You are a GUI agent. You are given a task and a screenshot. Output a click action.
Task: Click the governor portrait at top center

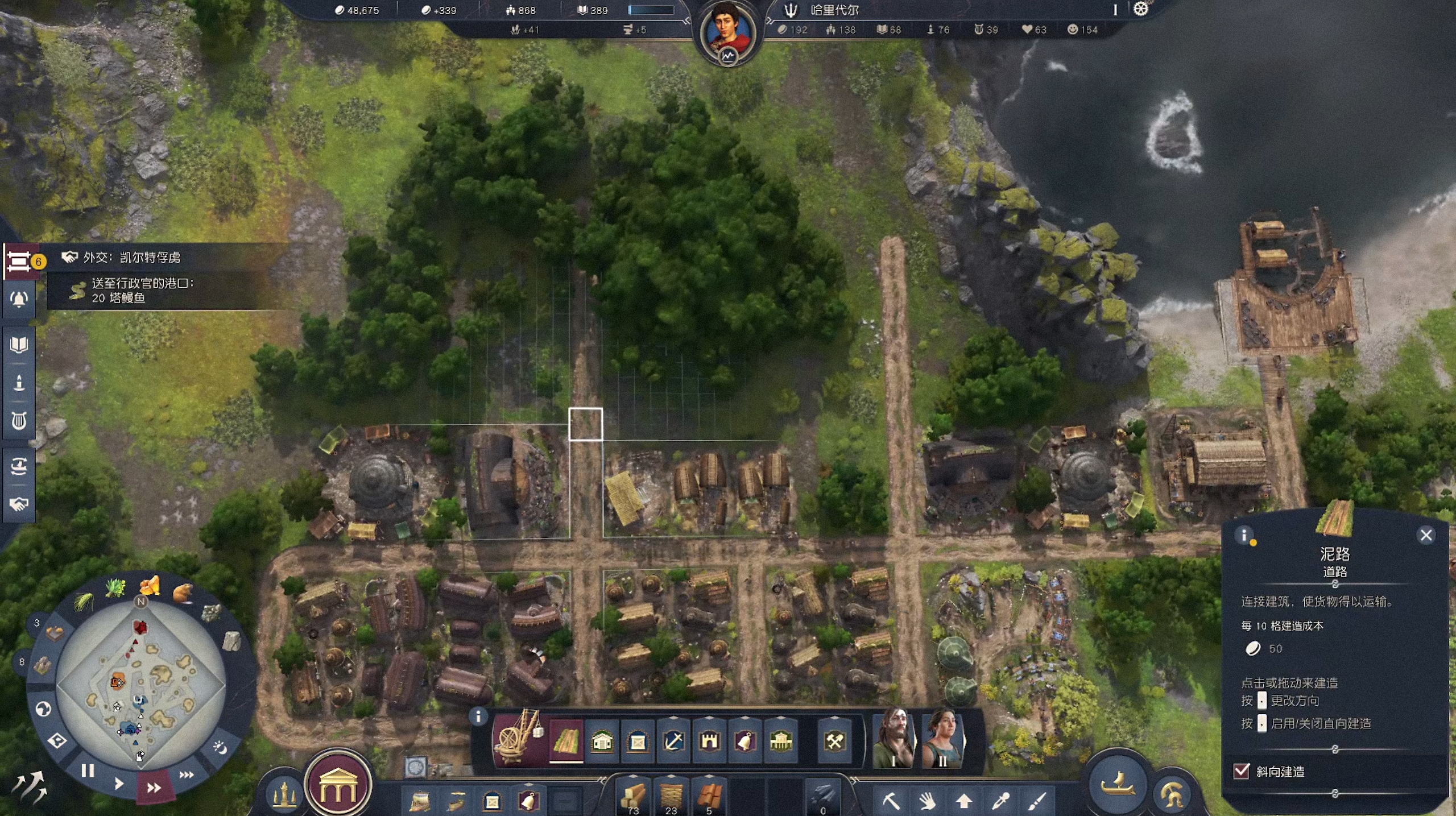click(727, 31)
